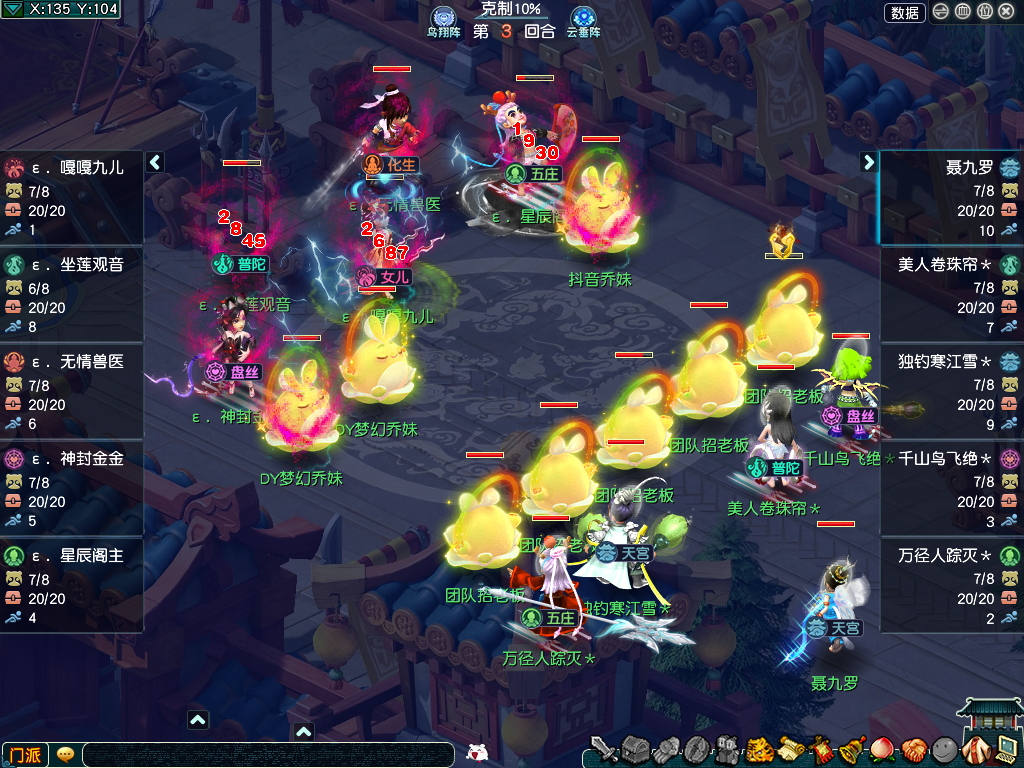This screenshot has width=1024, height=768.
Task: Toggle the 血 health display button
Action: point(963,12)
